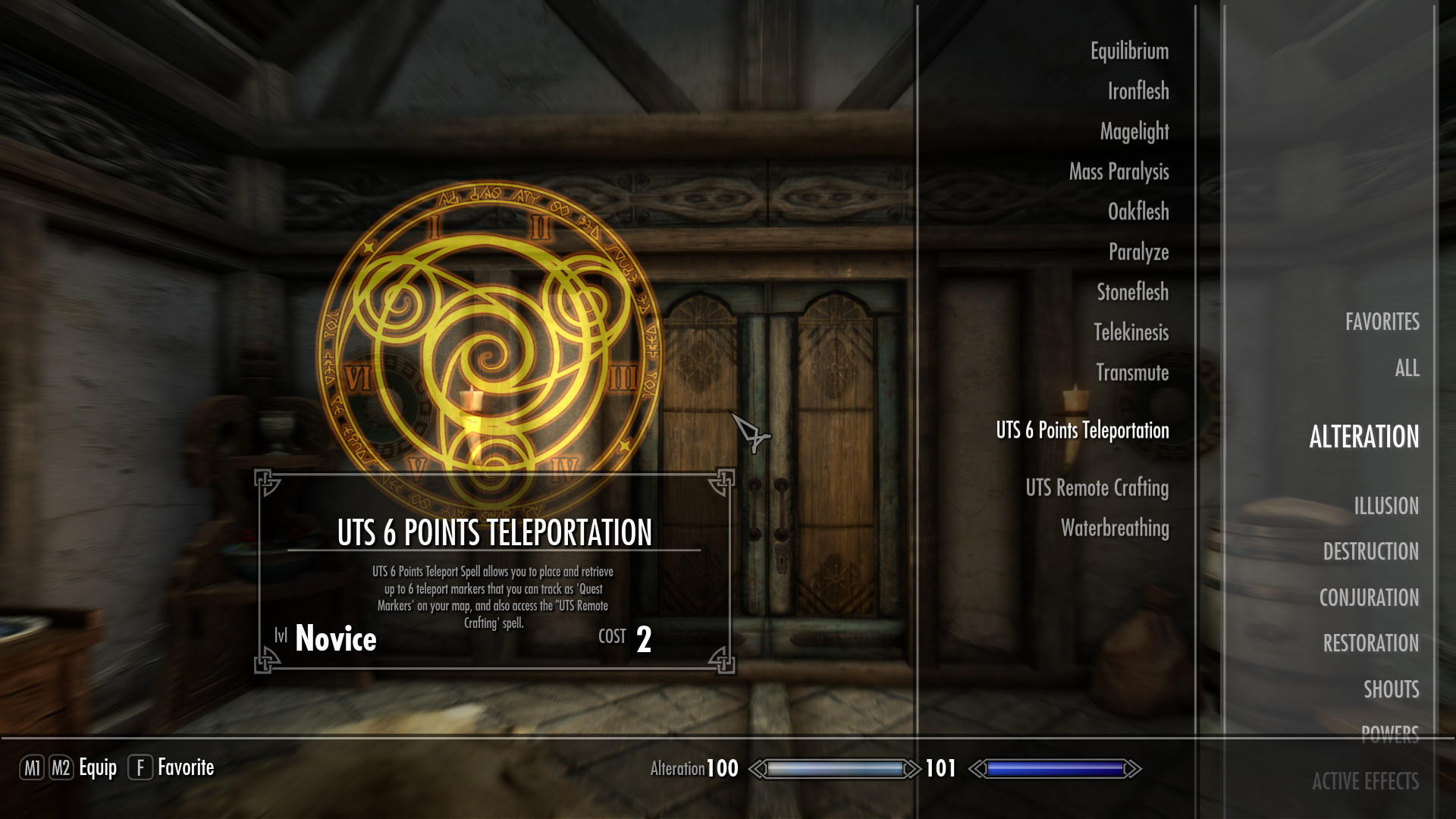
Task: Choose the Paralyze spell
Action: tap(1138, 252)
